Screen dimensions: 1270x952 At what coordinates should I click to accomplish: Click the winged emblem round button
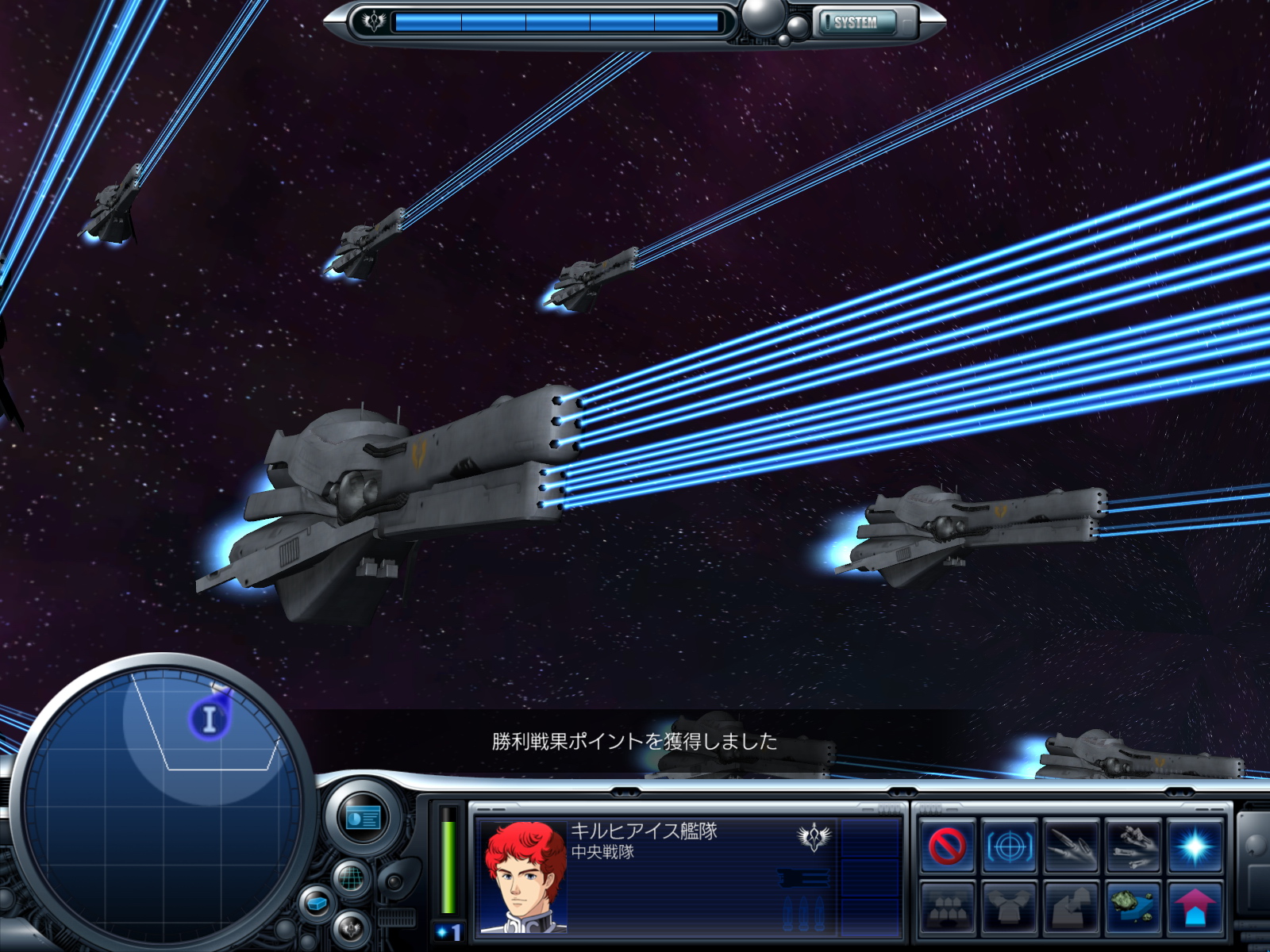350,927
